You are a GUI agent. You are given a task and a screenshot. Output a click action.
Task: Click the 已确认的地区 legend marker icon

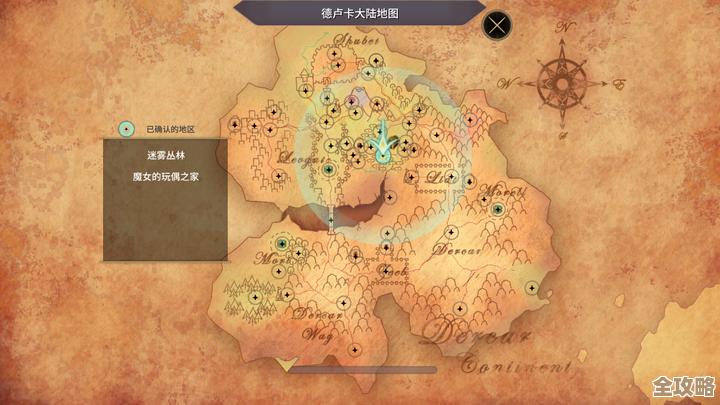tap(127, 129)
